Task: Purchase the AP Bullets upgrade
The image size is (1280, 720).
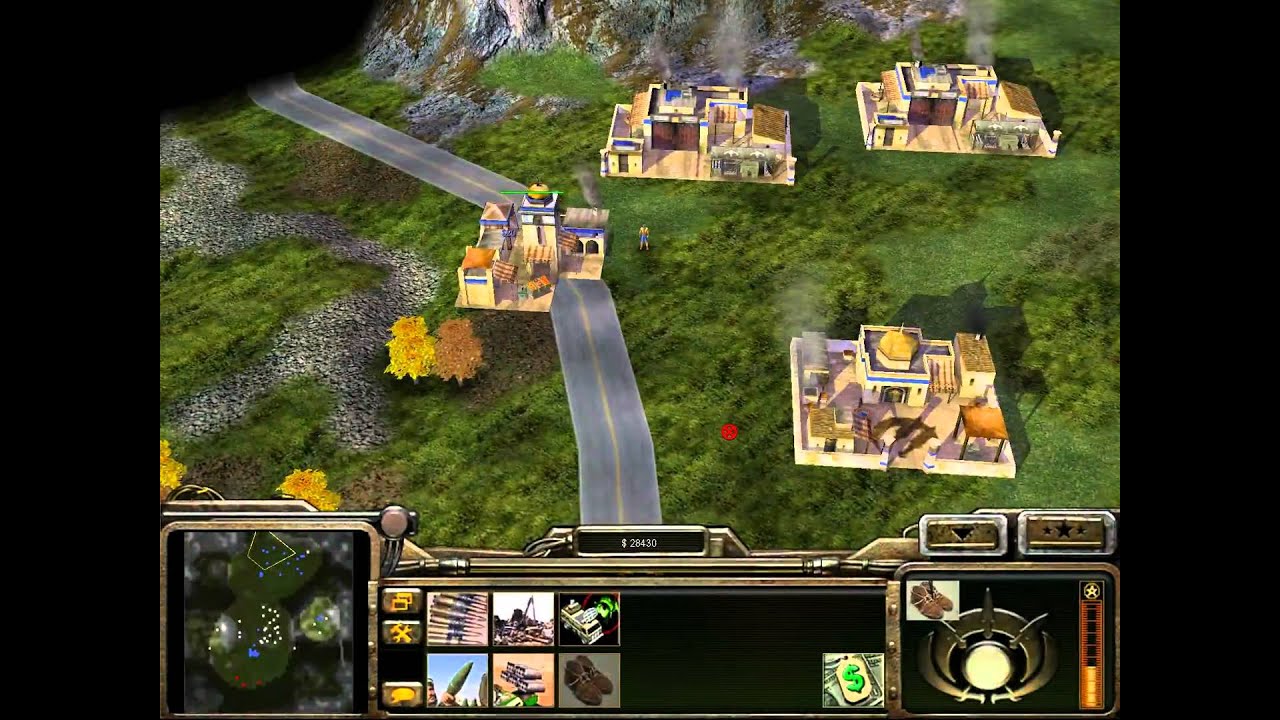Action: pos(457,618)
